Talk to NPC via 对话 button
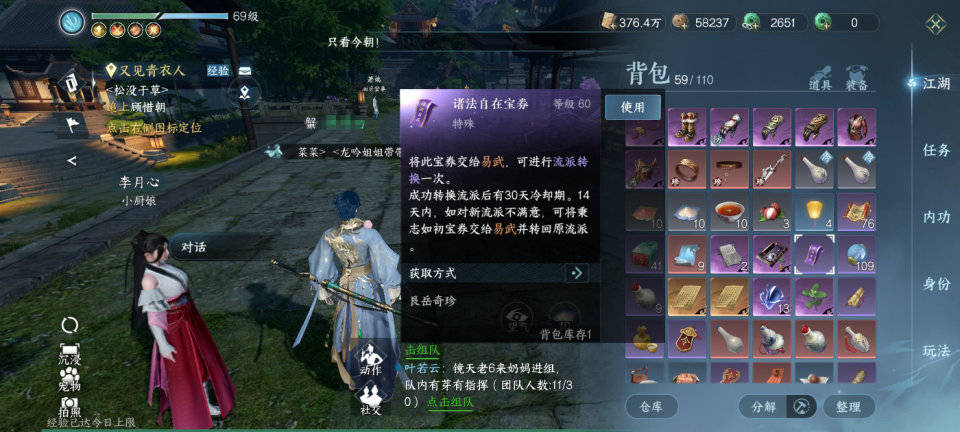 pyautogui.click(x=194, y=247)
